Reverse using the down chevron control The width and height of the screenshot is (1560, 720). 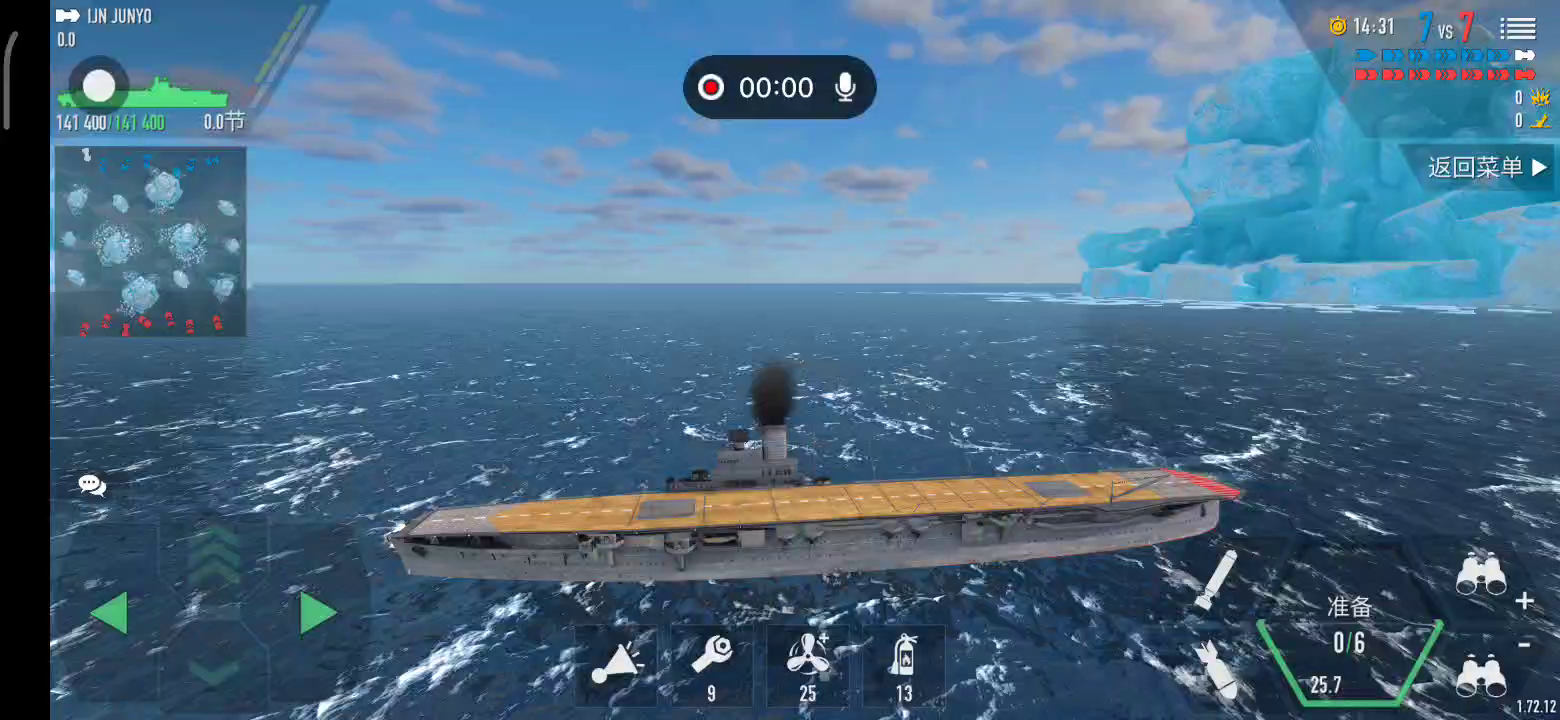coord(214,668)
